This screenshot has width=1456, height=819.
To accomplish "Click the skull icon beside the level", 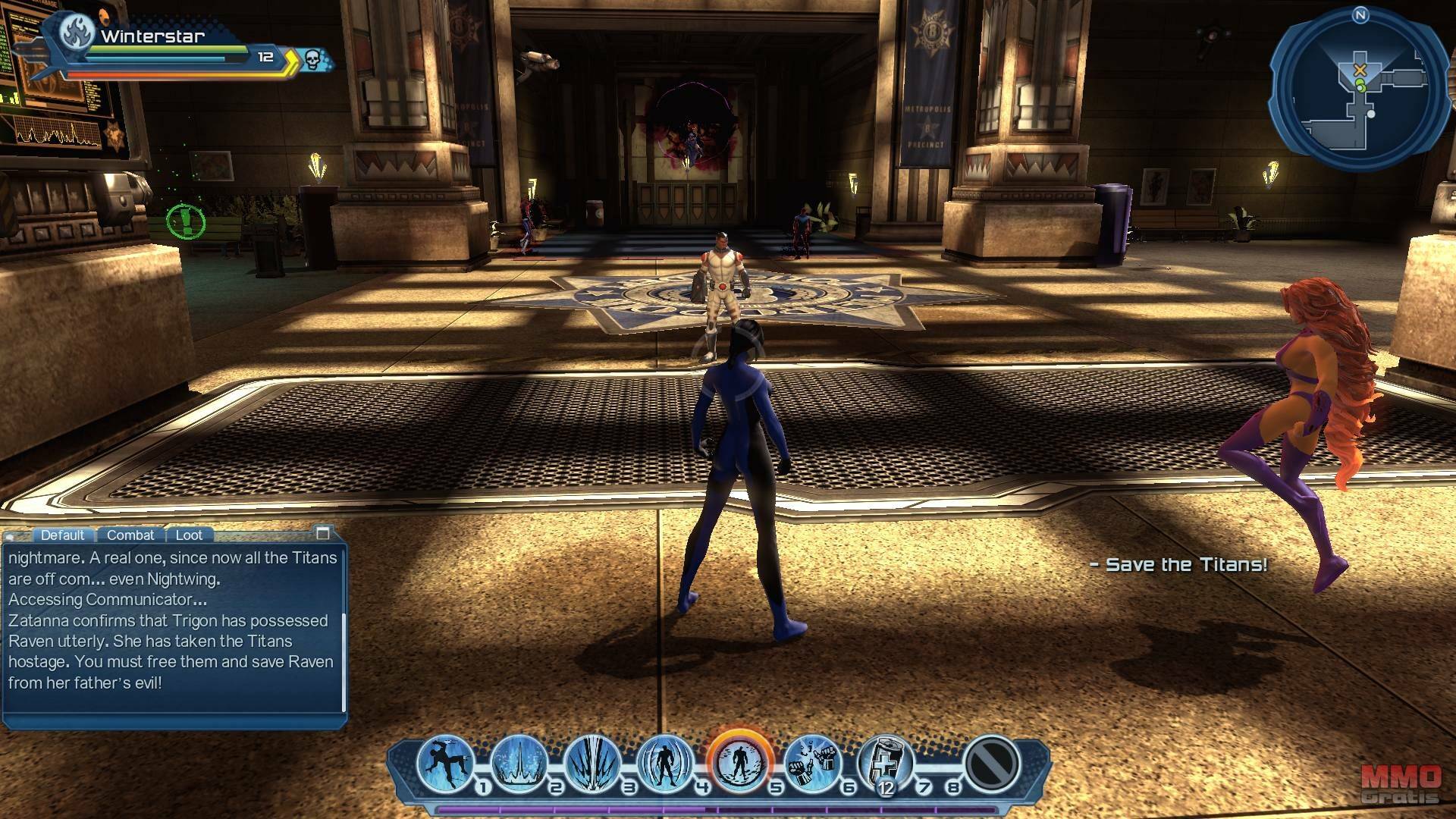I will 312,58.
